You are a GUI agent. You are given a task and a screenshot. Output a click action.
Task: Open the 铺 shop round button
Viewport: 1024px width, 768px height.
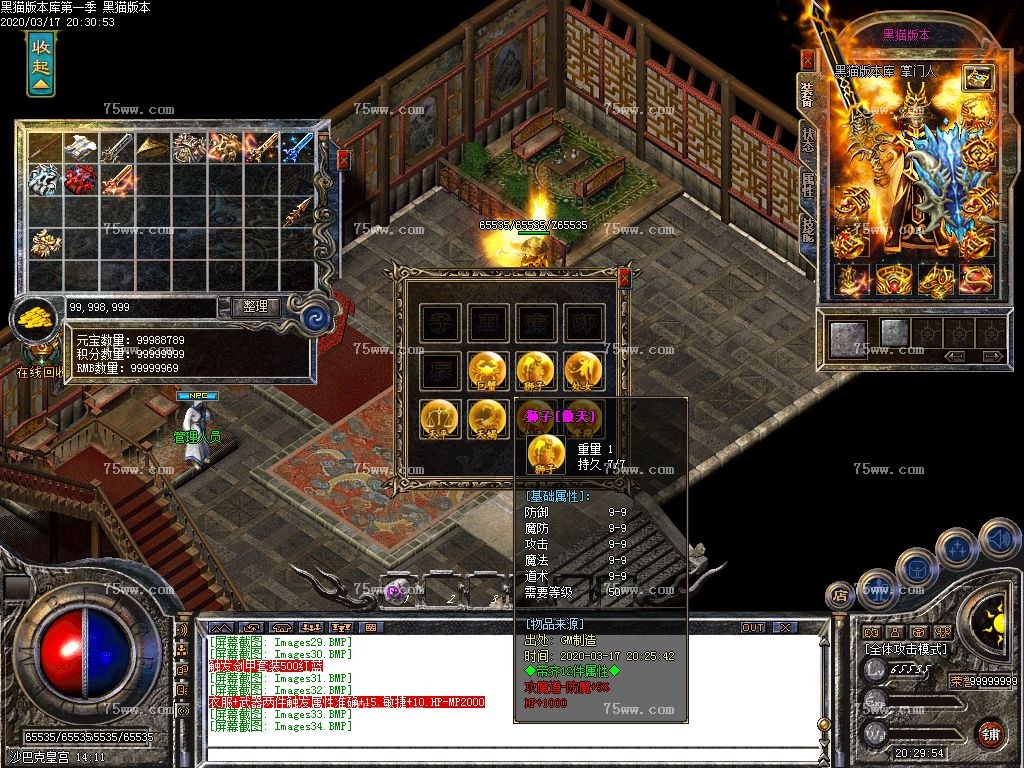990,732
